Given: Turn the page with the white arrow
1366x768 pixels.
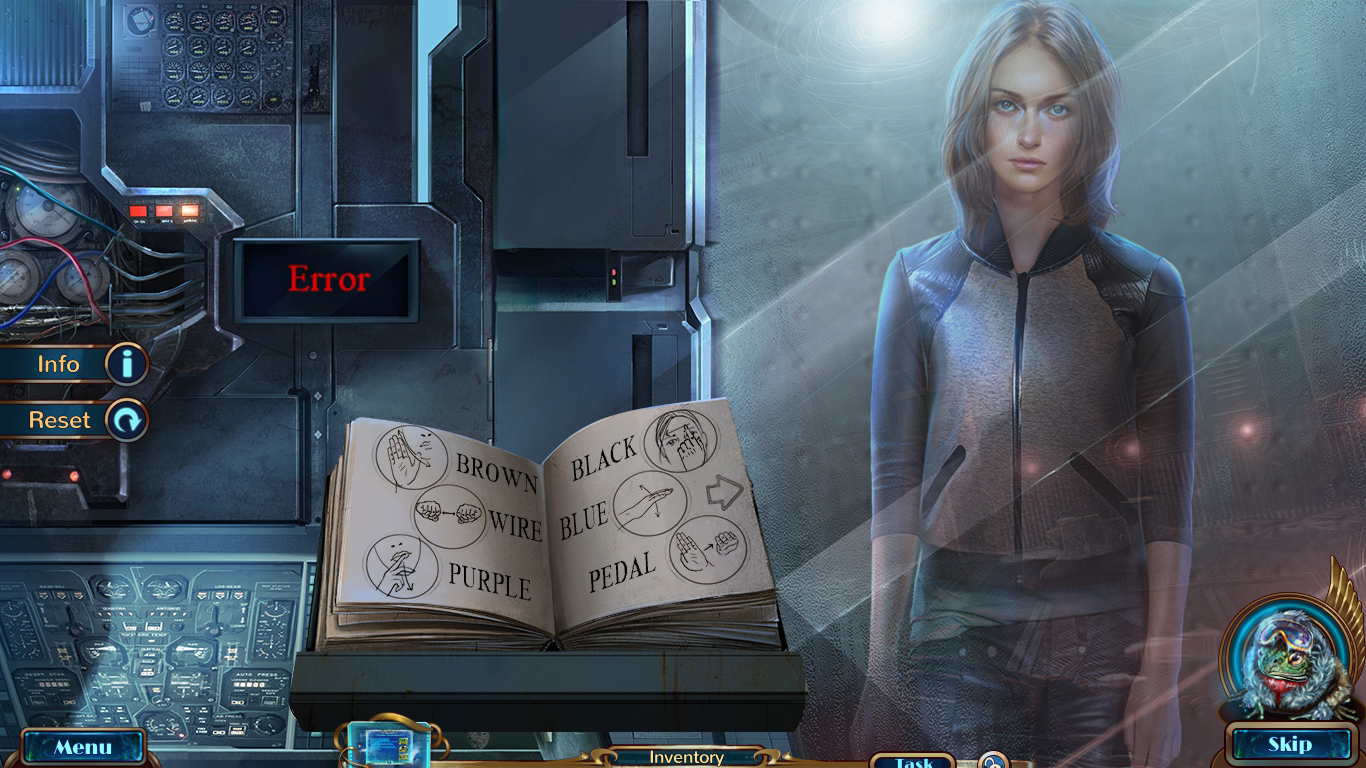Looking at the screenshot, I should (x=726, y=491).
